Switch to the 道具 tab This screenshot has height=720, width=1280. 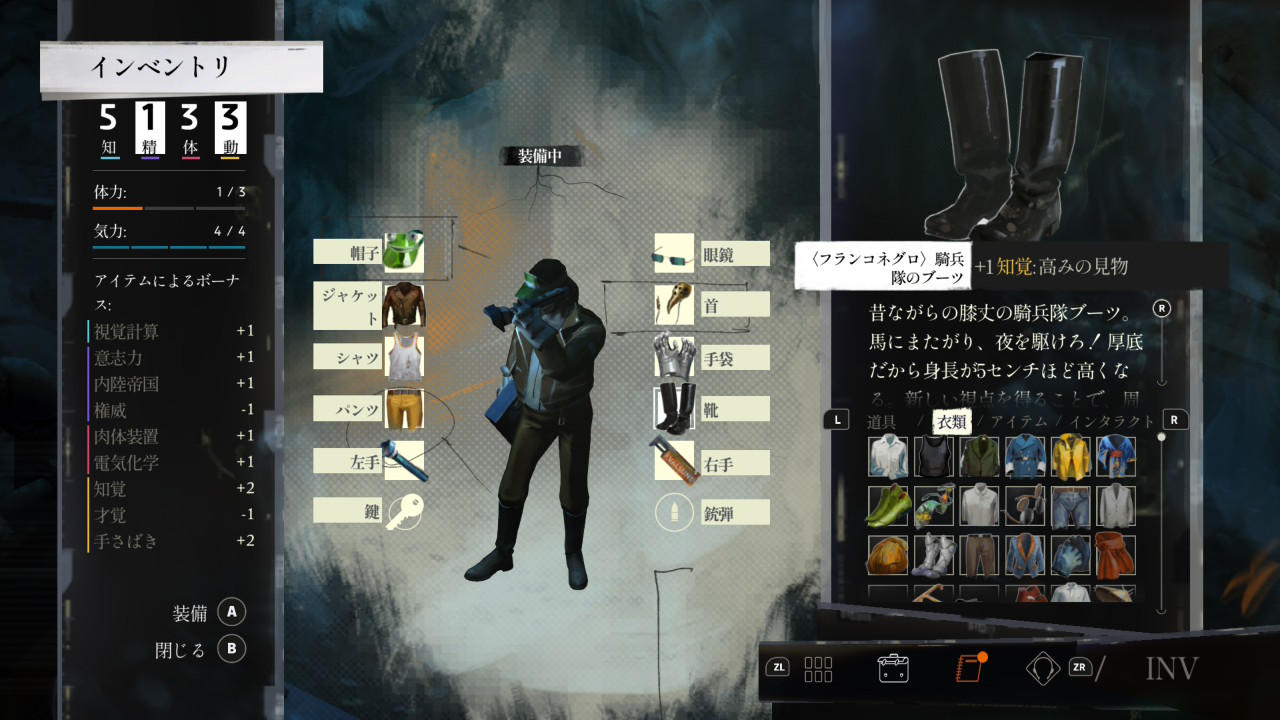(x=881, y=422)
